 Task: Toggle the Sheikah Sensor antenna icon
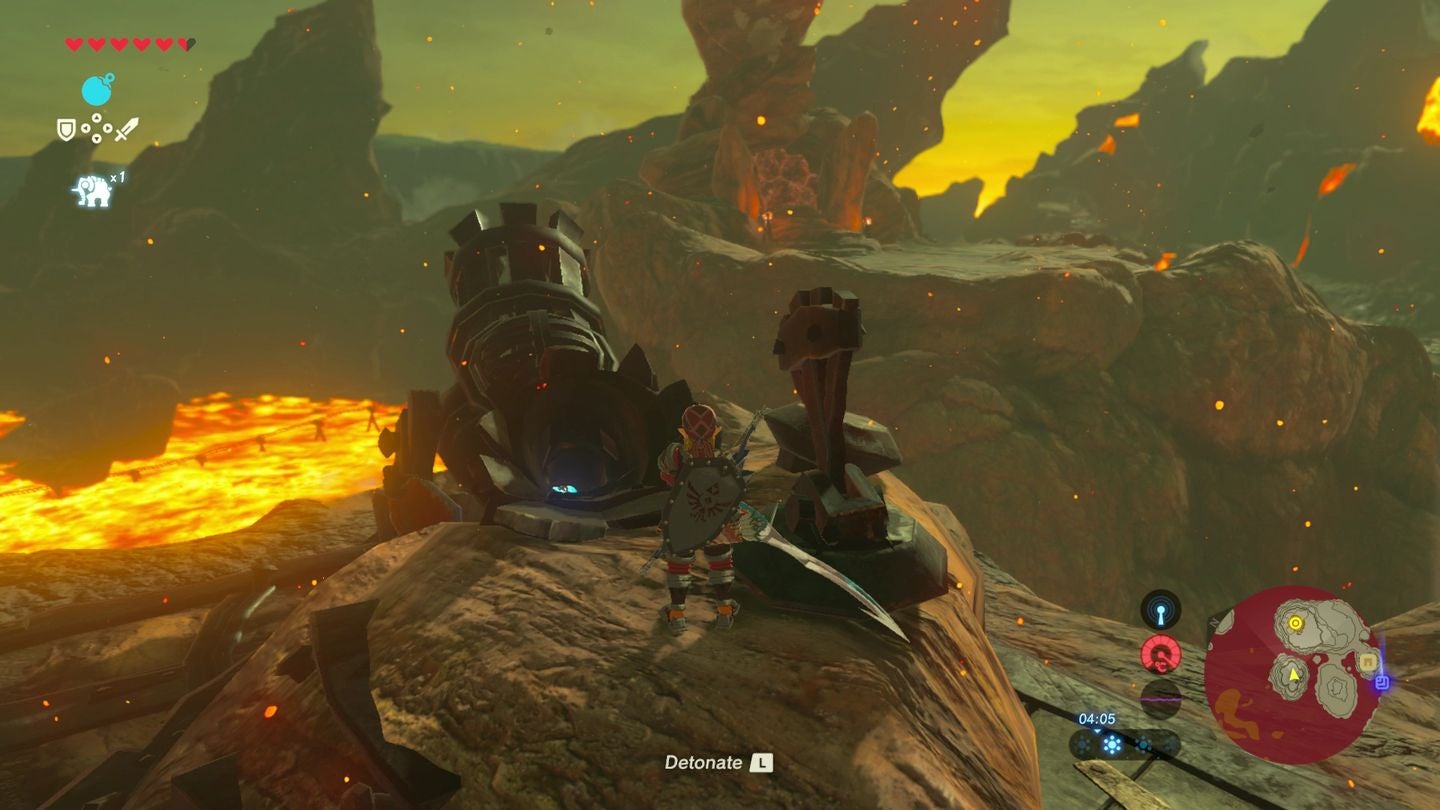pos(1160,609)
